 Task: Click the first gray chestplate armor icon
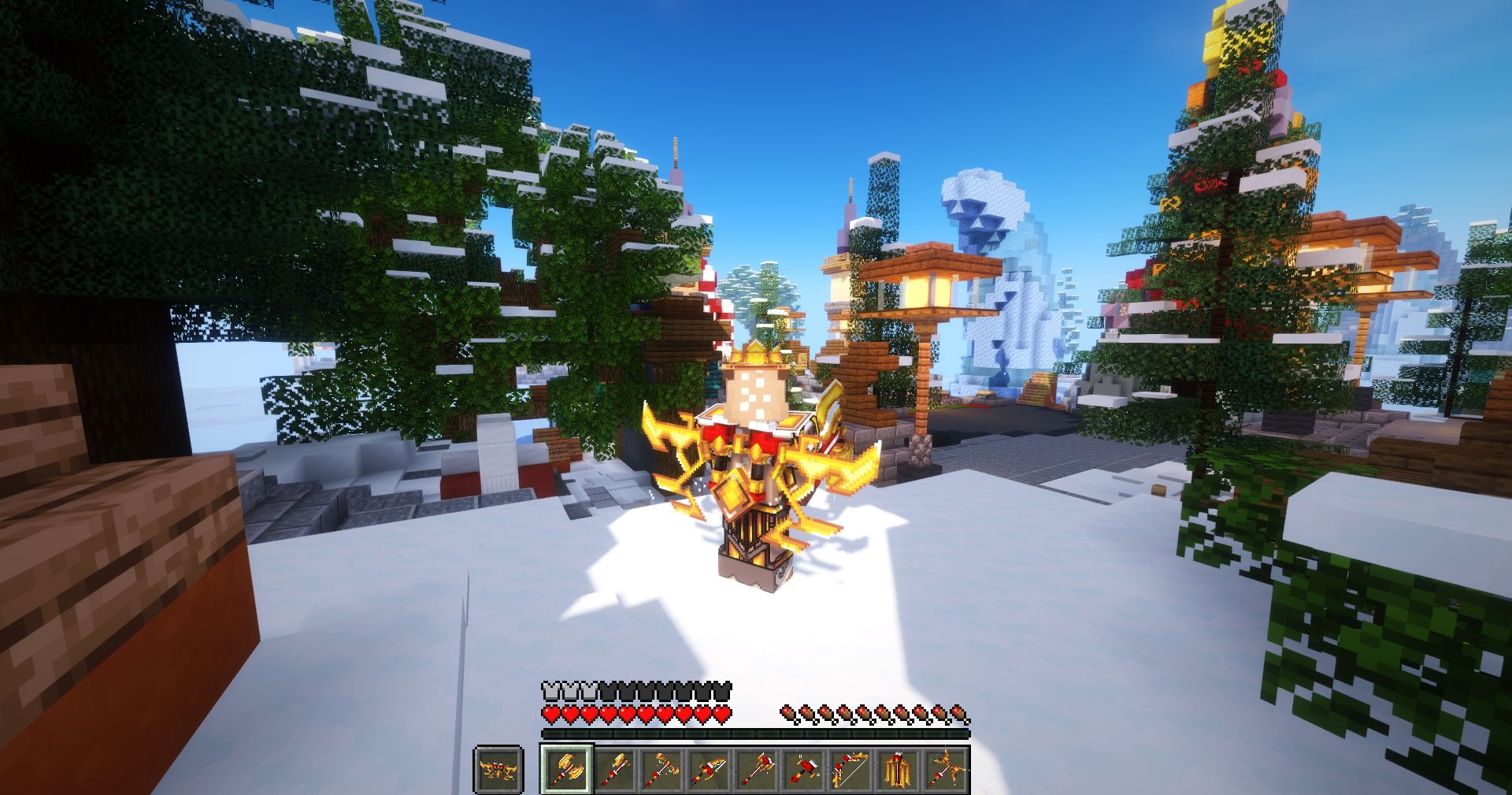click(x=550, y=690)
